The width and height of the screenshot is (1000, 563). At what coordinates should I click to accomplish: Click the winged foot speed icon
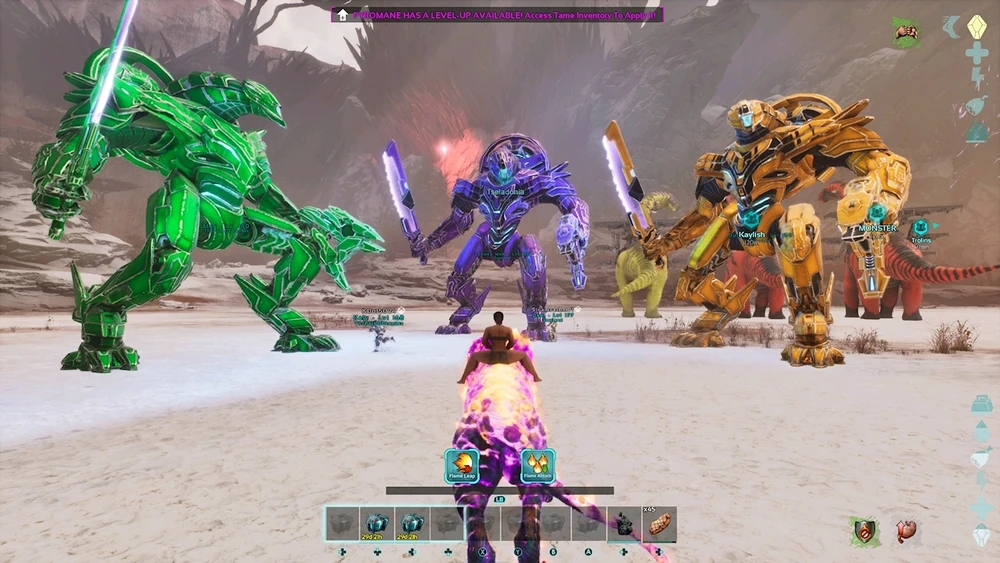(951, 27)
